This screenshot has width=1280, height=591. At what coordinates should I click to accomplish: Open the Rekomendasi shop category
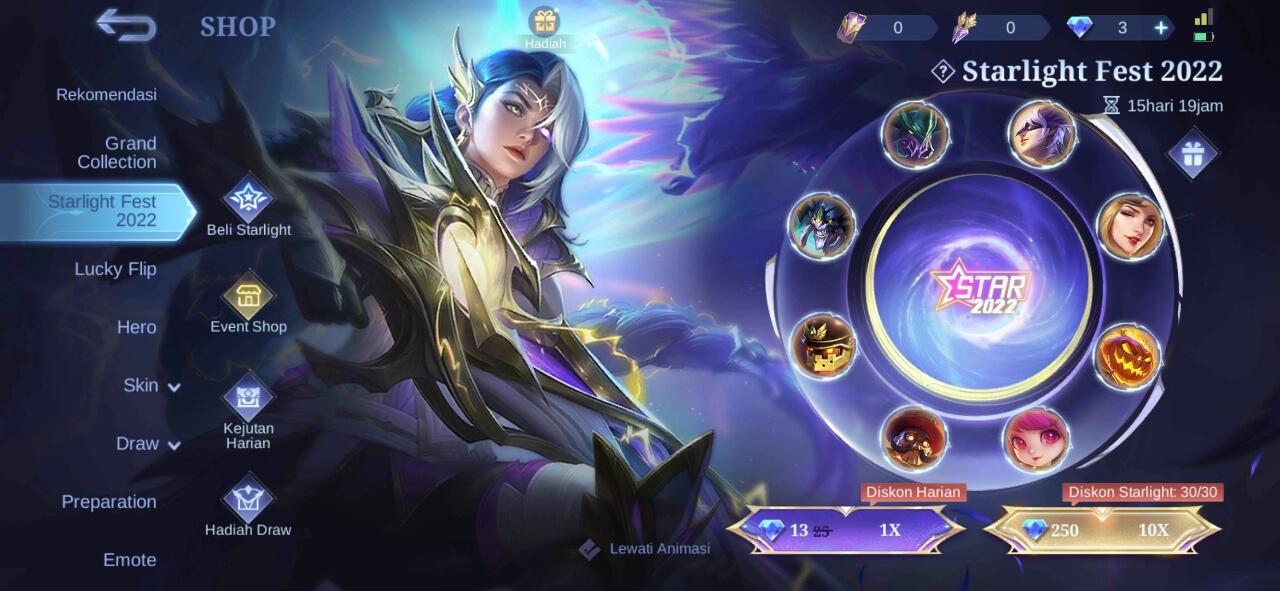pyautogui.click(x=106, y=95)
